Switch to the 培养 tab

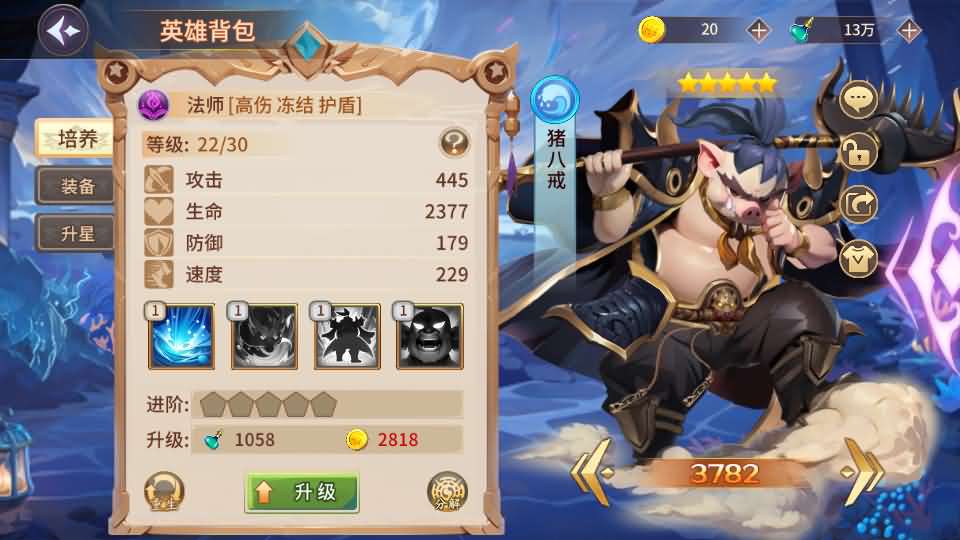pos(76,139)
